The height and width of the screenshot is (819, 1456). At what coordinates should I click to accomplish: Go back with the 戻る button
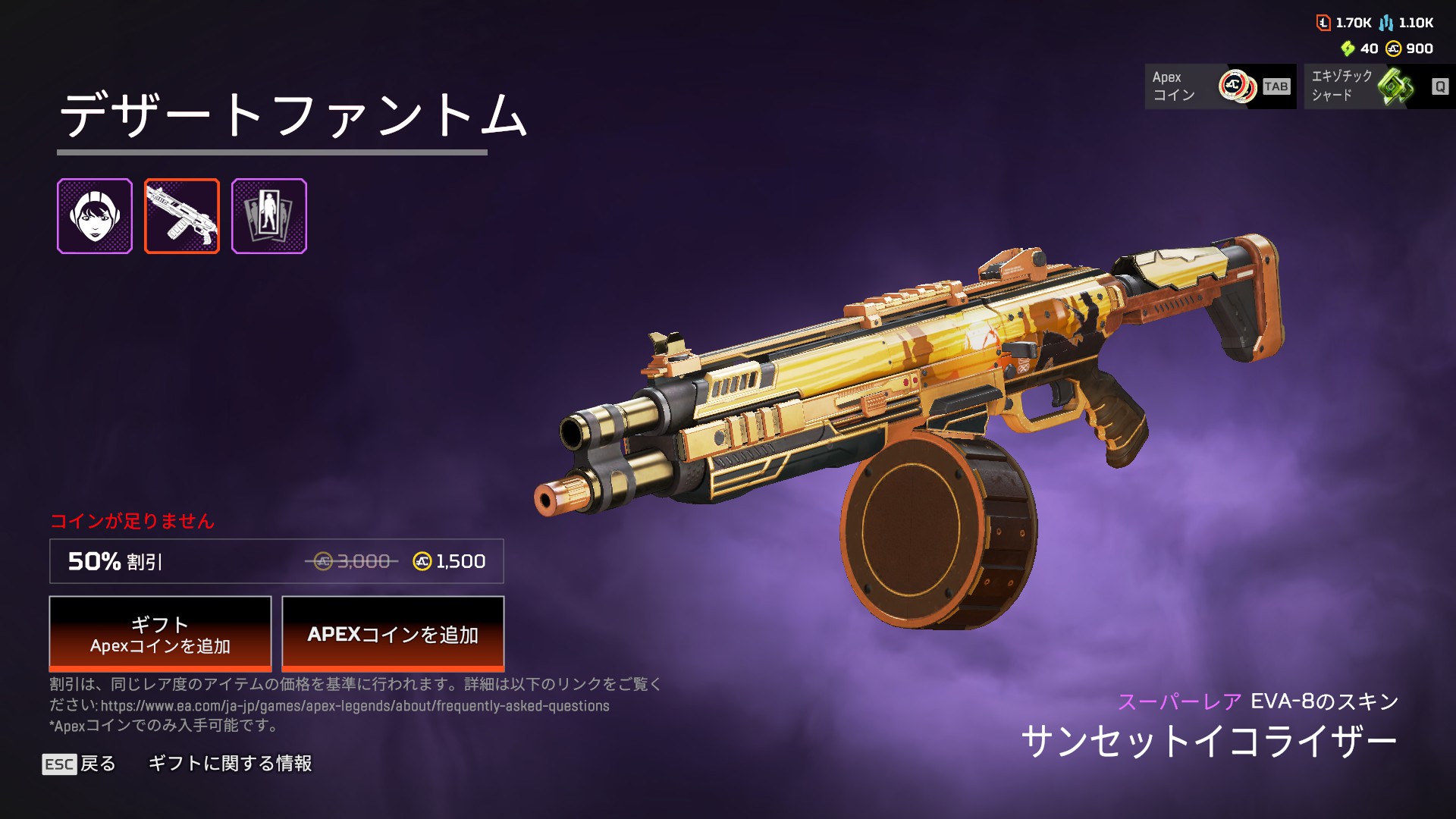[x=80, y=764]
